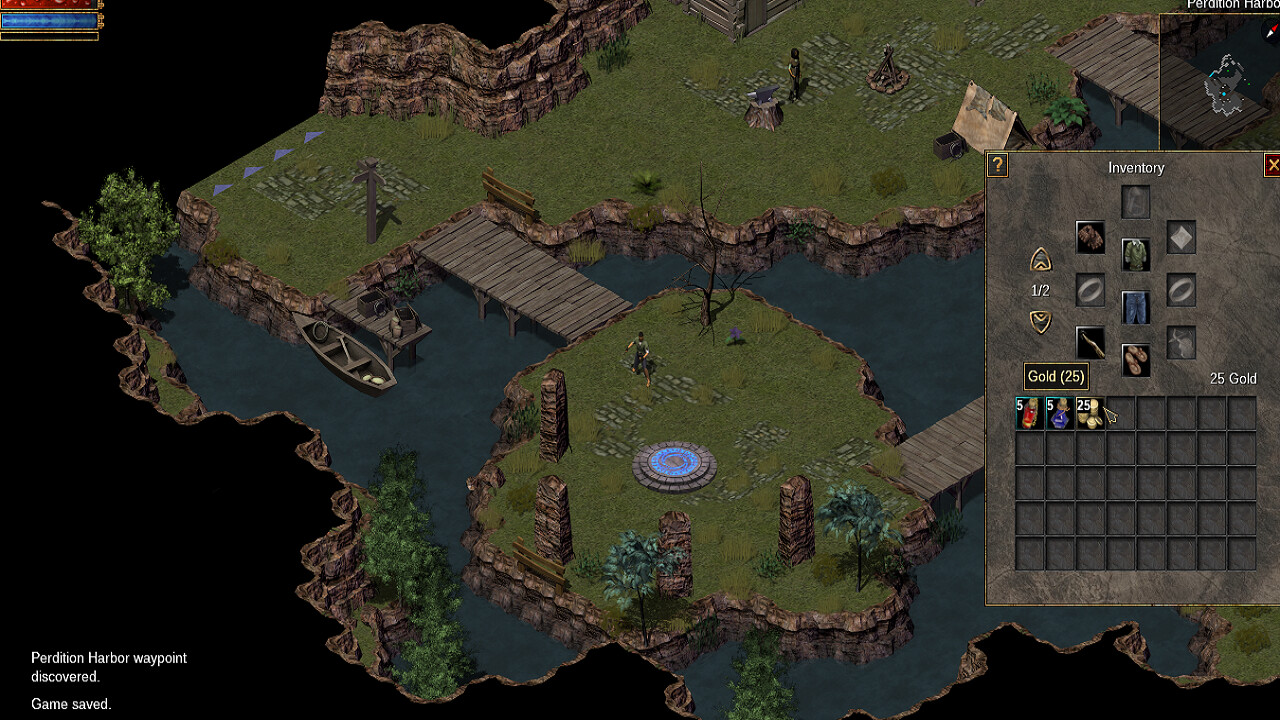
Task: Click the equipped gloves slot
Action: tap(1090, 237)
